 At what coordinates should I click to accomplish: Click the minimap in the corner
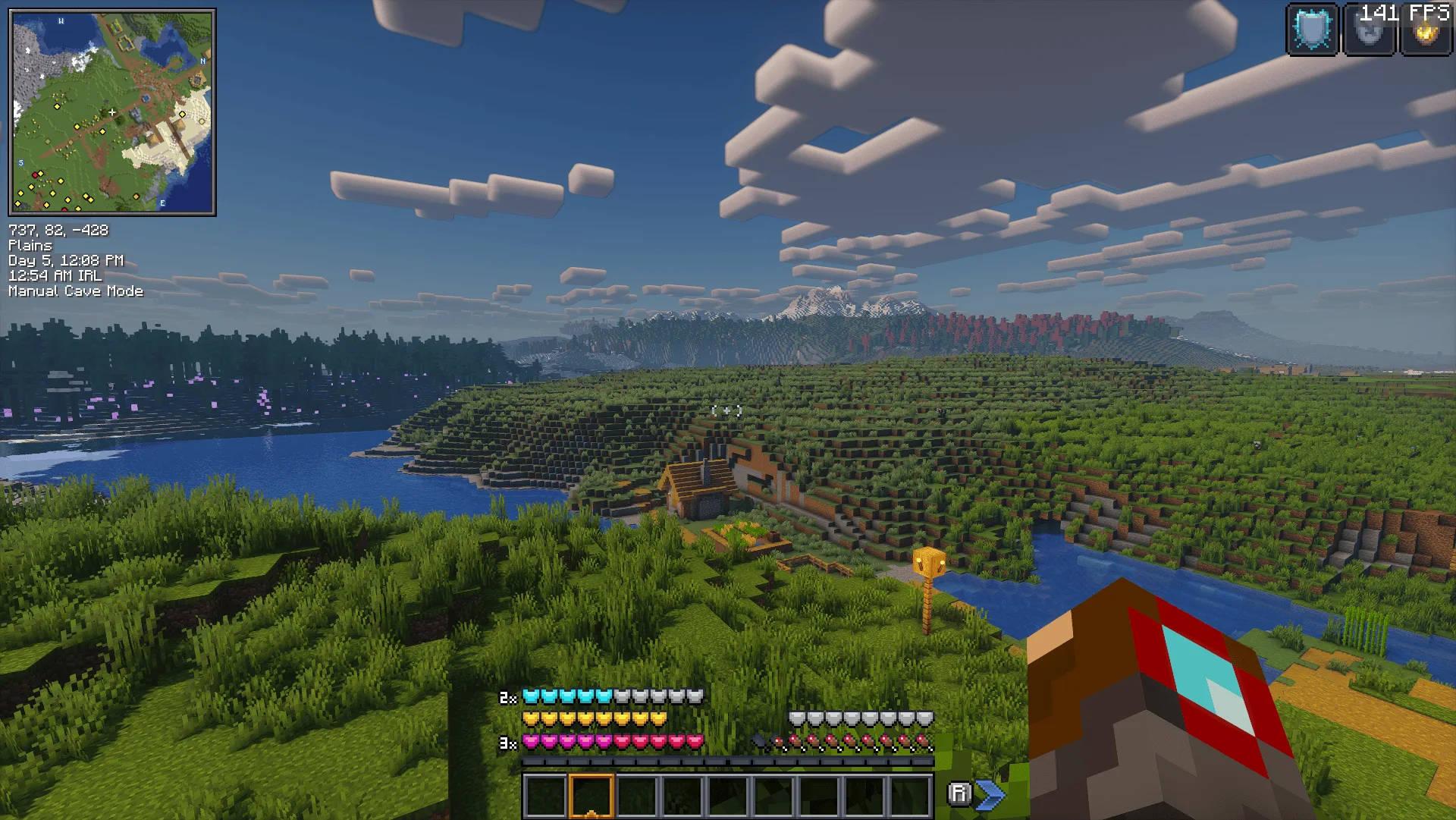point(112,112)
